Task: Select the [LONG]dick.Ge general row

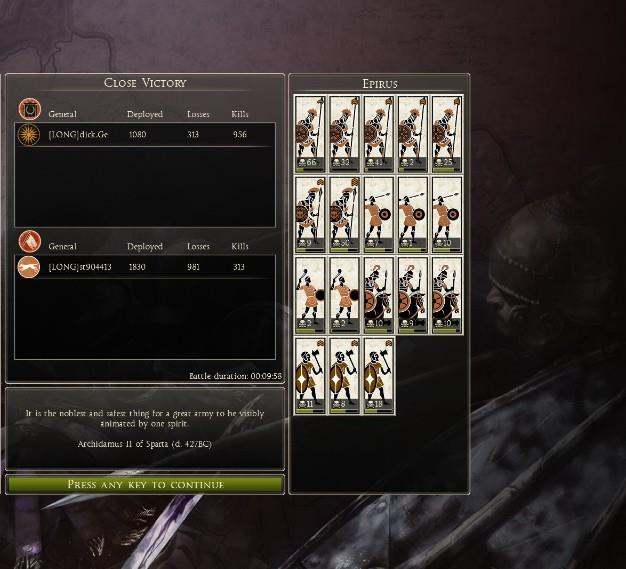Action: coord(145,134)
